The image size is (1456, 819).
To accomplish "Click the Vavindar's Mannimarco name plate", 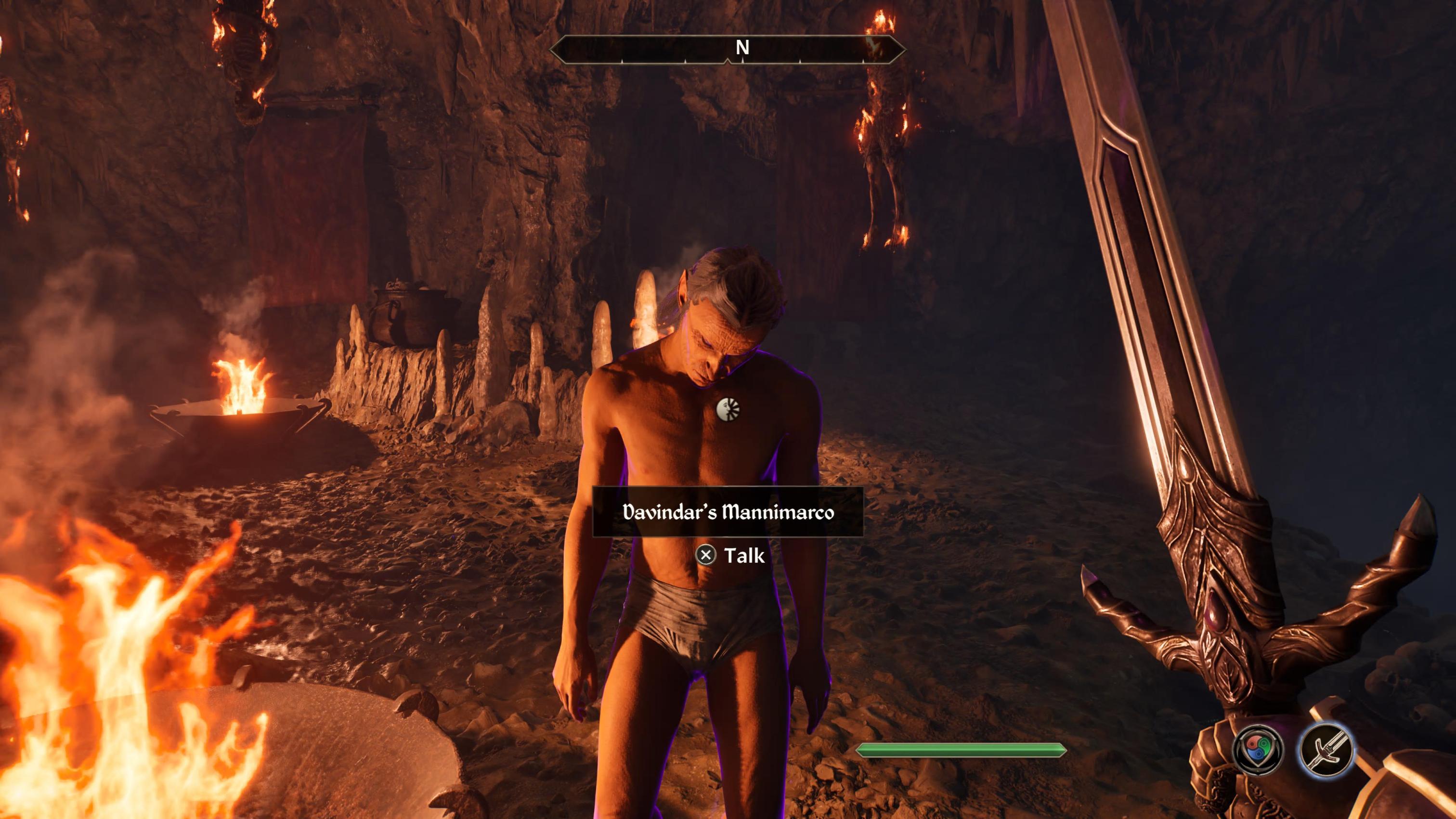I will pyautogui.click(x=728, y=512).
